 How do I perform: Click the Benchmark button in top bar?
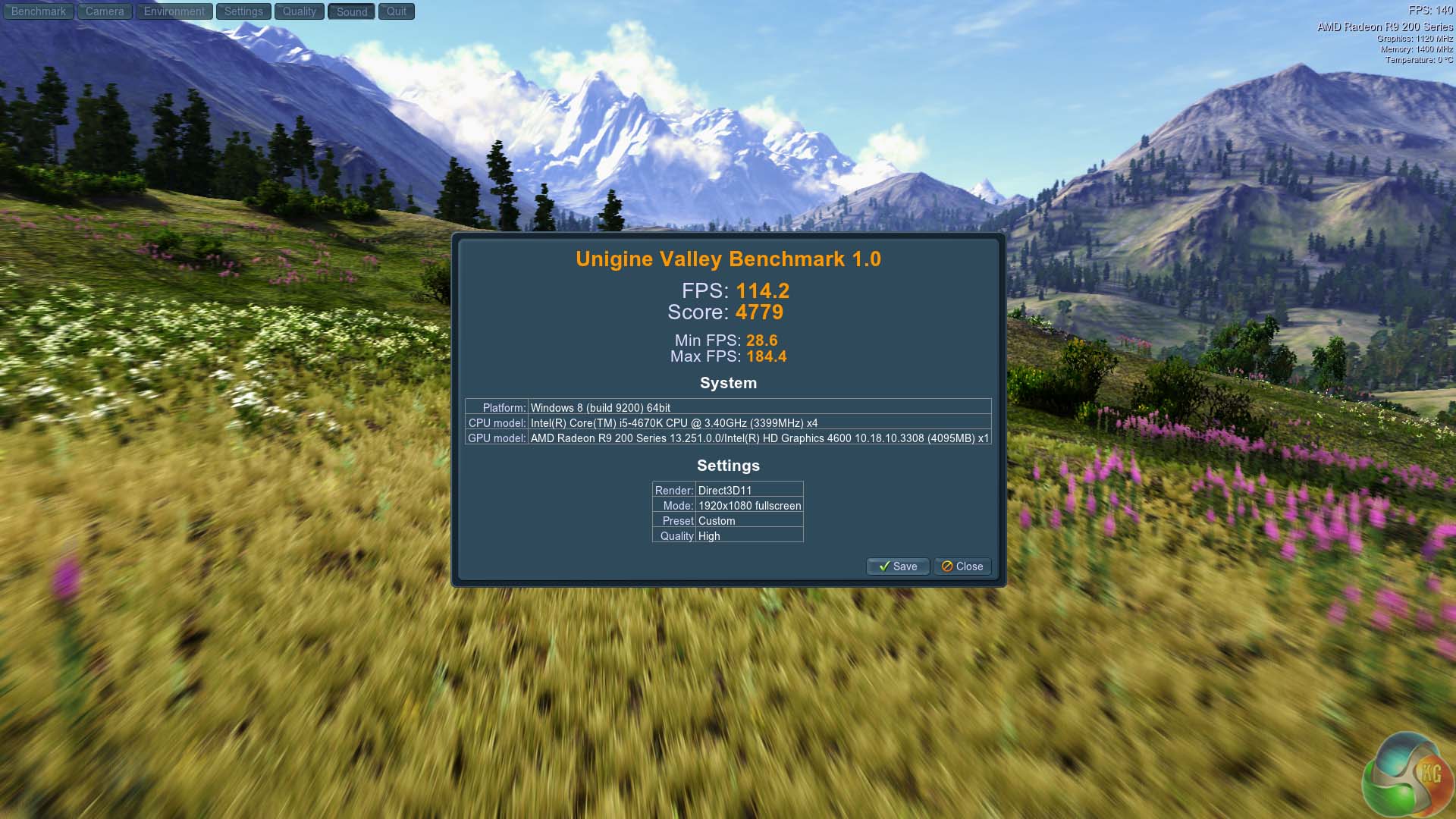(38, 11)
